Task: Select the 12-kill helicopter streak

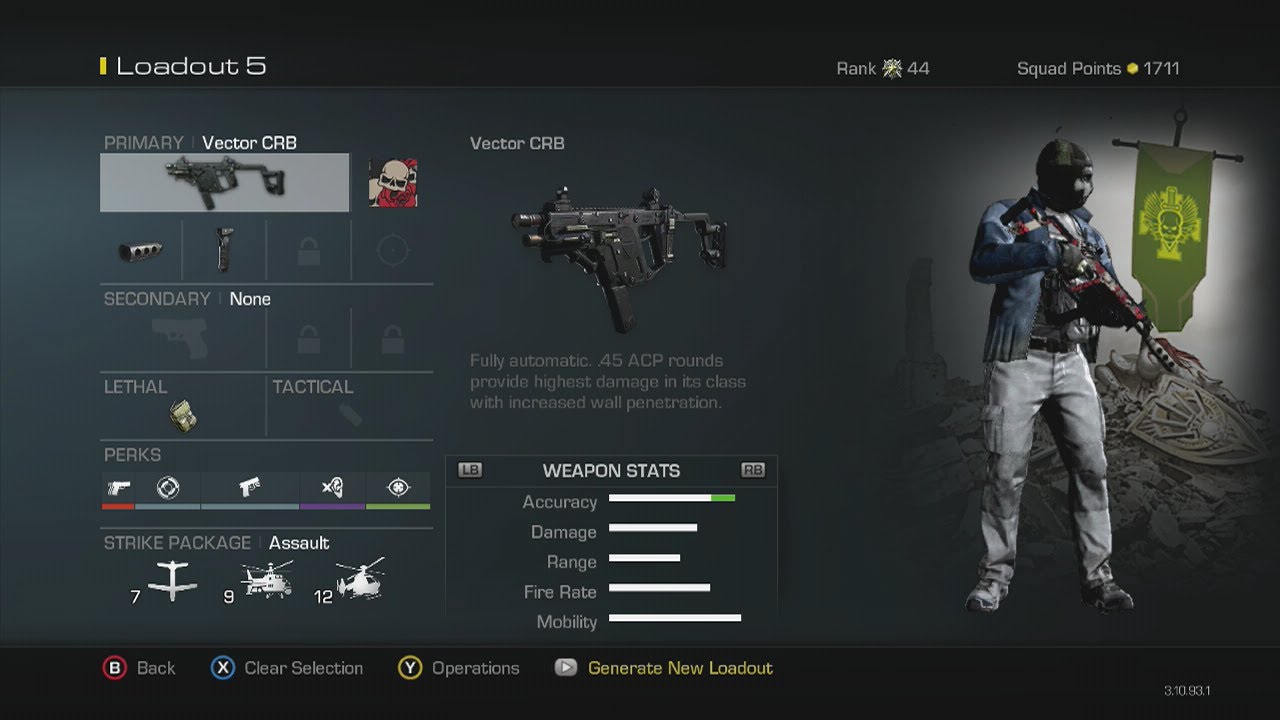Action: coord(360,580)
